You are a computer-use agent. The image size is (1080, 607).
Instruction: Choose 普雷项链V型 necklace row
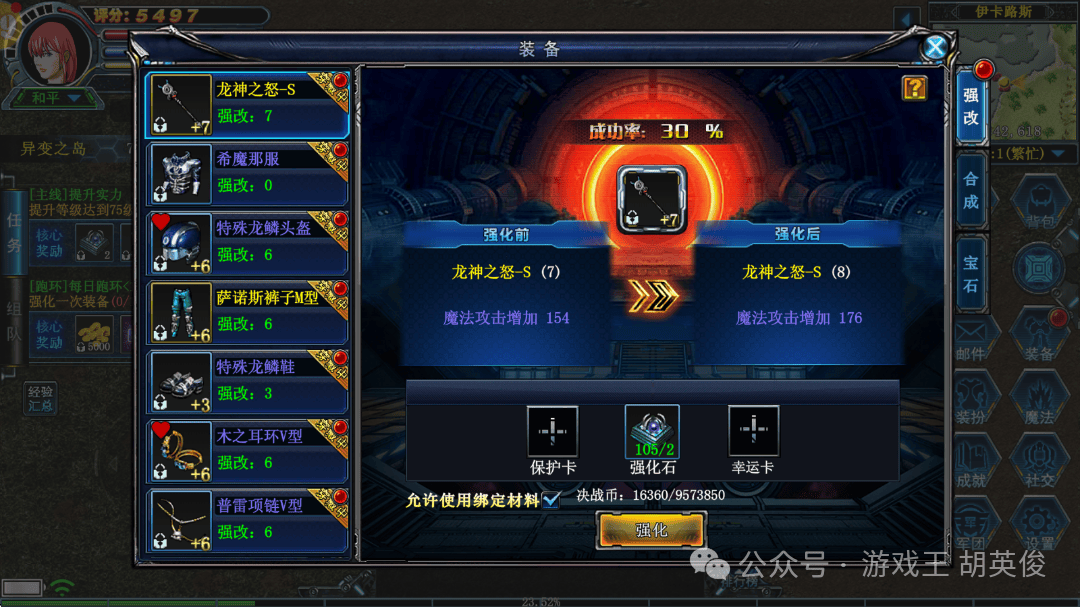point(248,520)
